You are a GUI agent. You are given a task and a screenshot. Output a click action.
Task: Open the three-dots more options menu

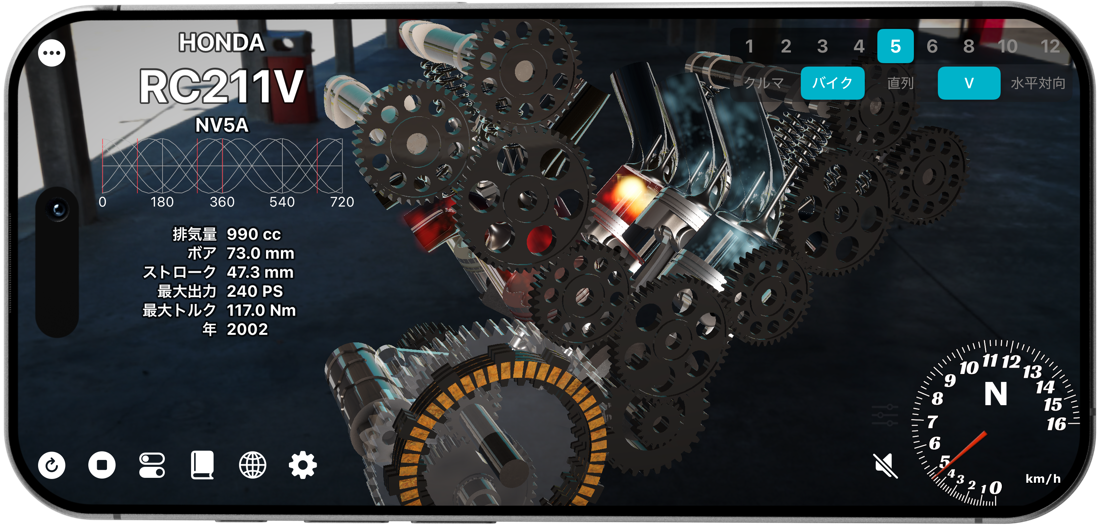[x=52, y=53]
